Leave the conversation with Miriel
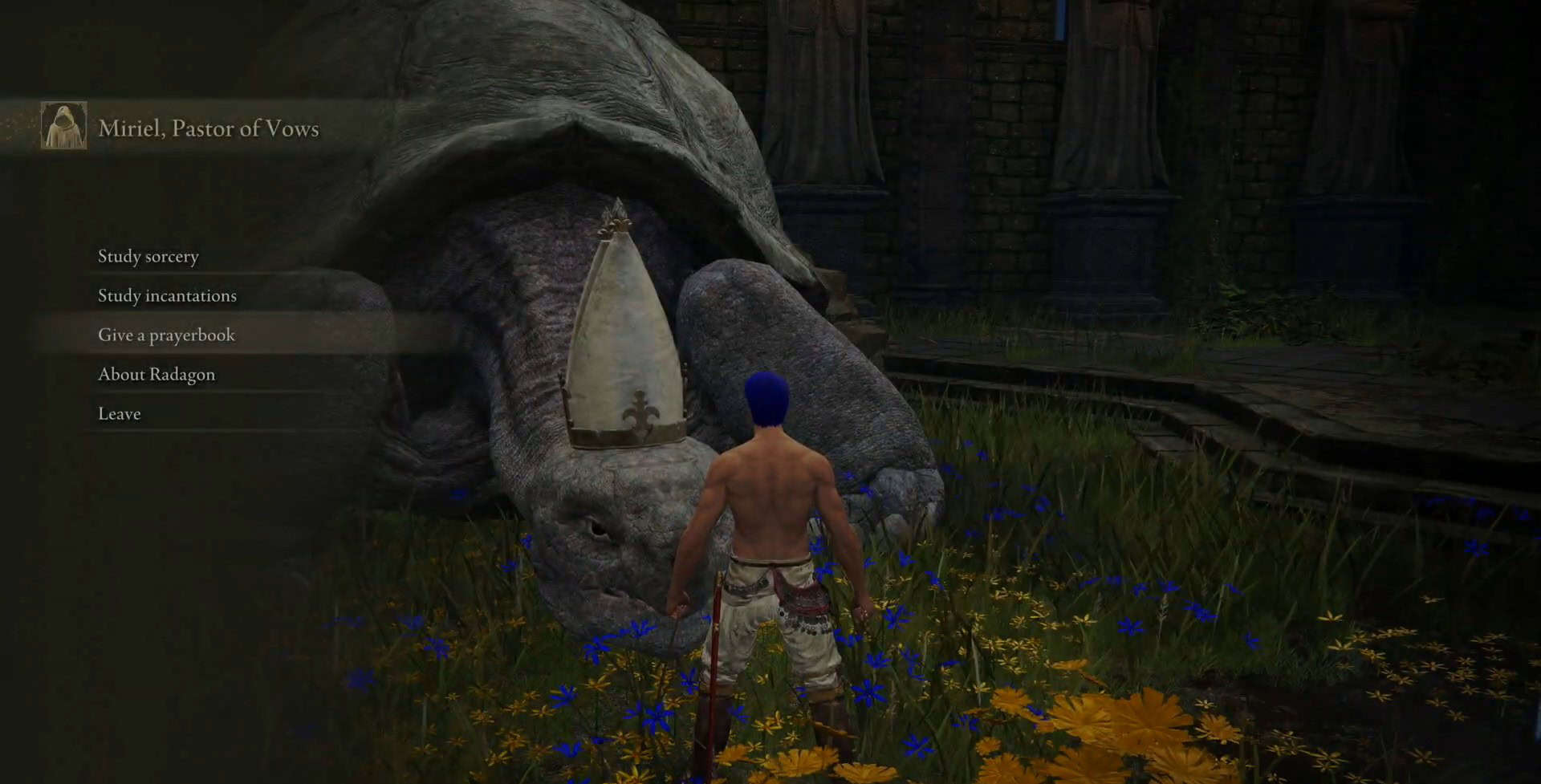 120,414
